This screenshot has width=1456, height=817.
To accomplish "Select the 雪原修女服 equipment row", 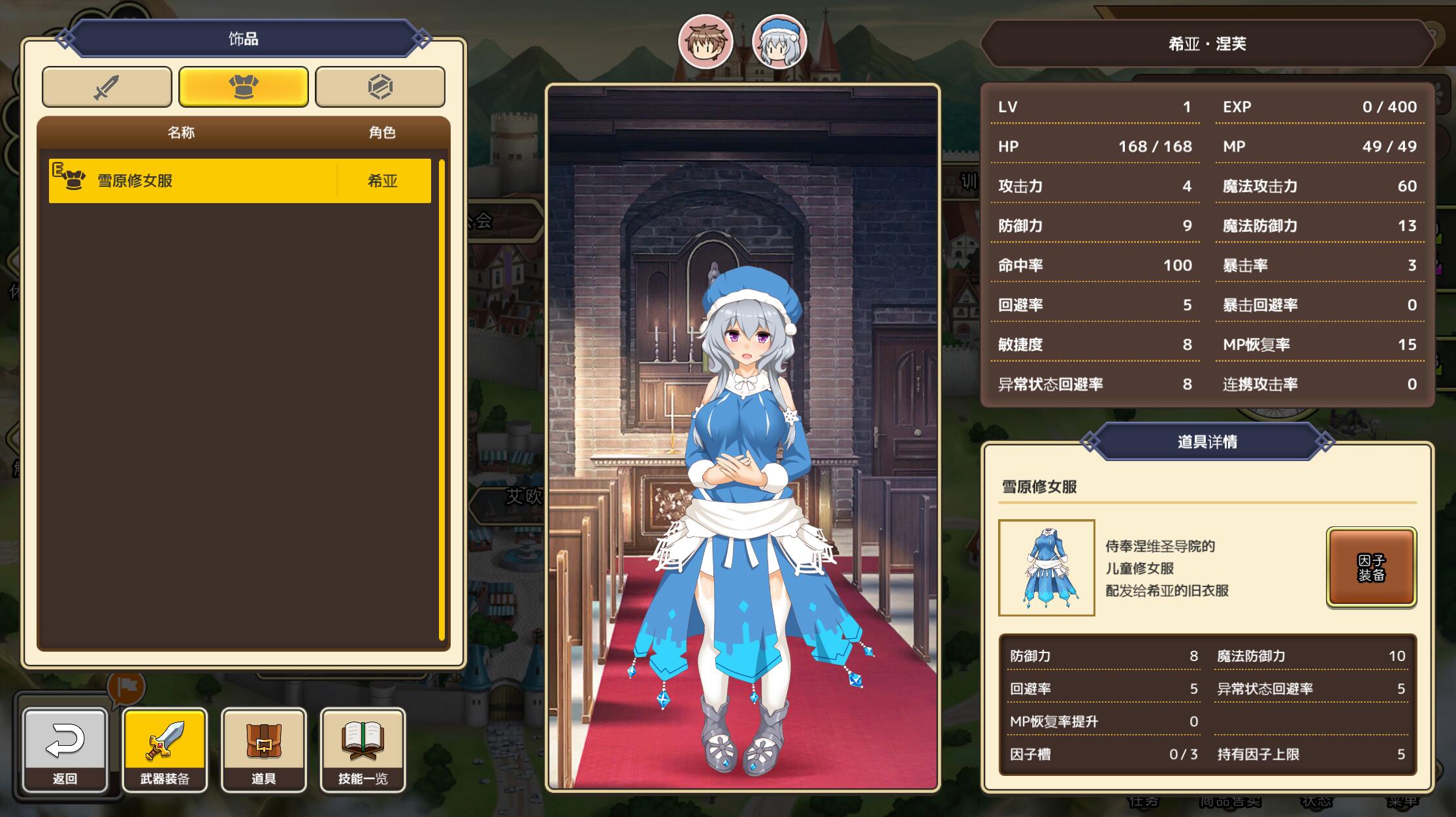I will point(239,181).
